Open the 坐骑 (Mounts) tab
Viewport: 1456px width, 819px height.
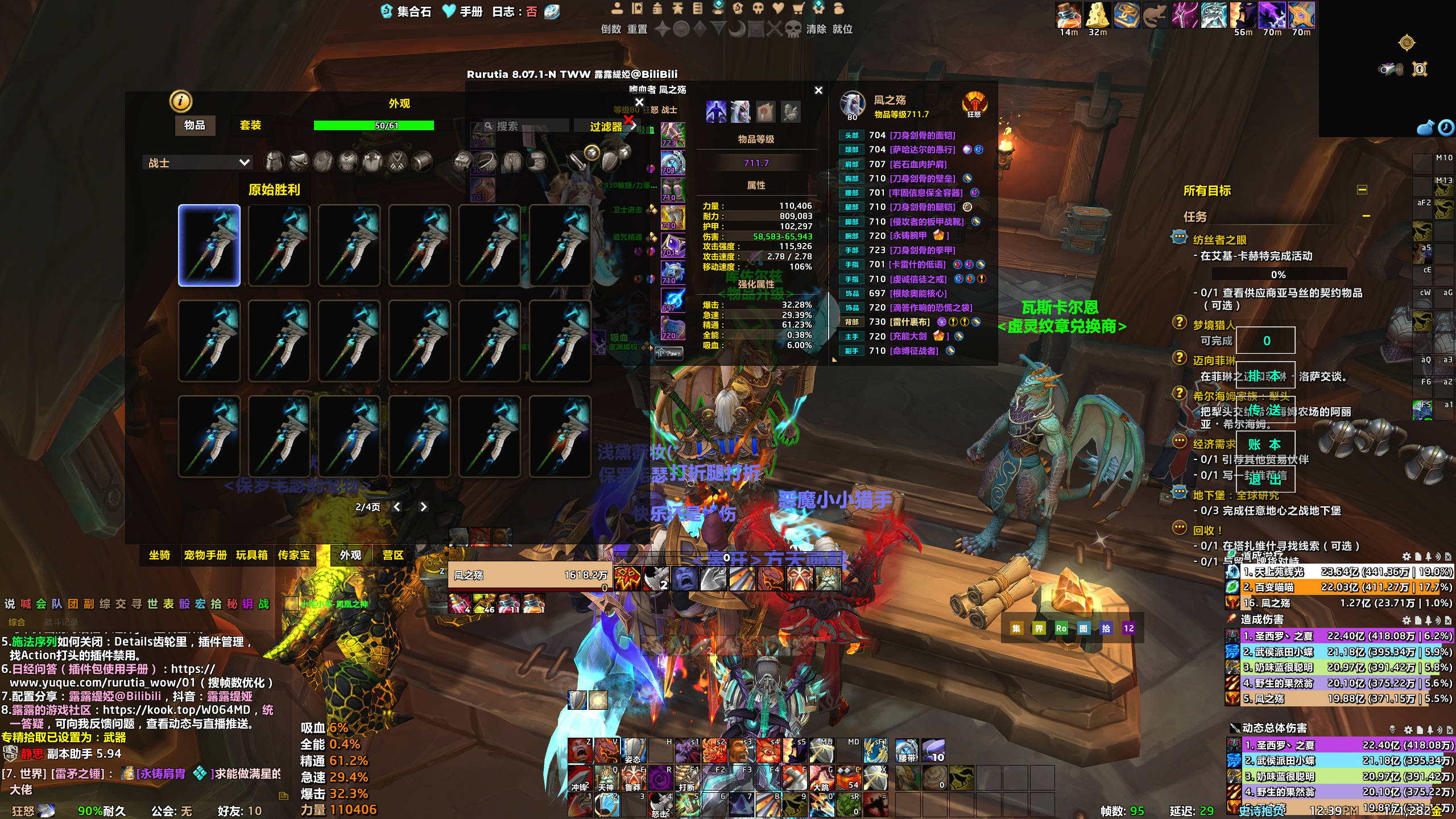159,555
